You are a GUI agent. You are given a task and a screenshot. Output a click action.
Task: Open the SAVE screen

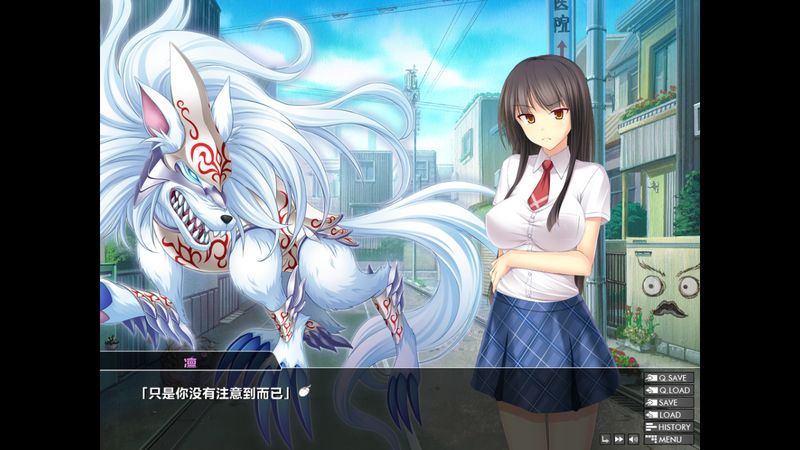[x=669, y=402]
